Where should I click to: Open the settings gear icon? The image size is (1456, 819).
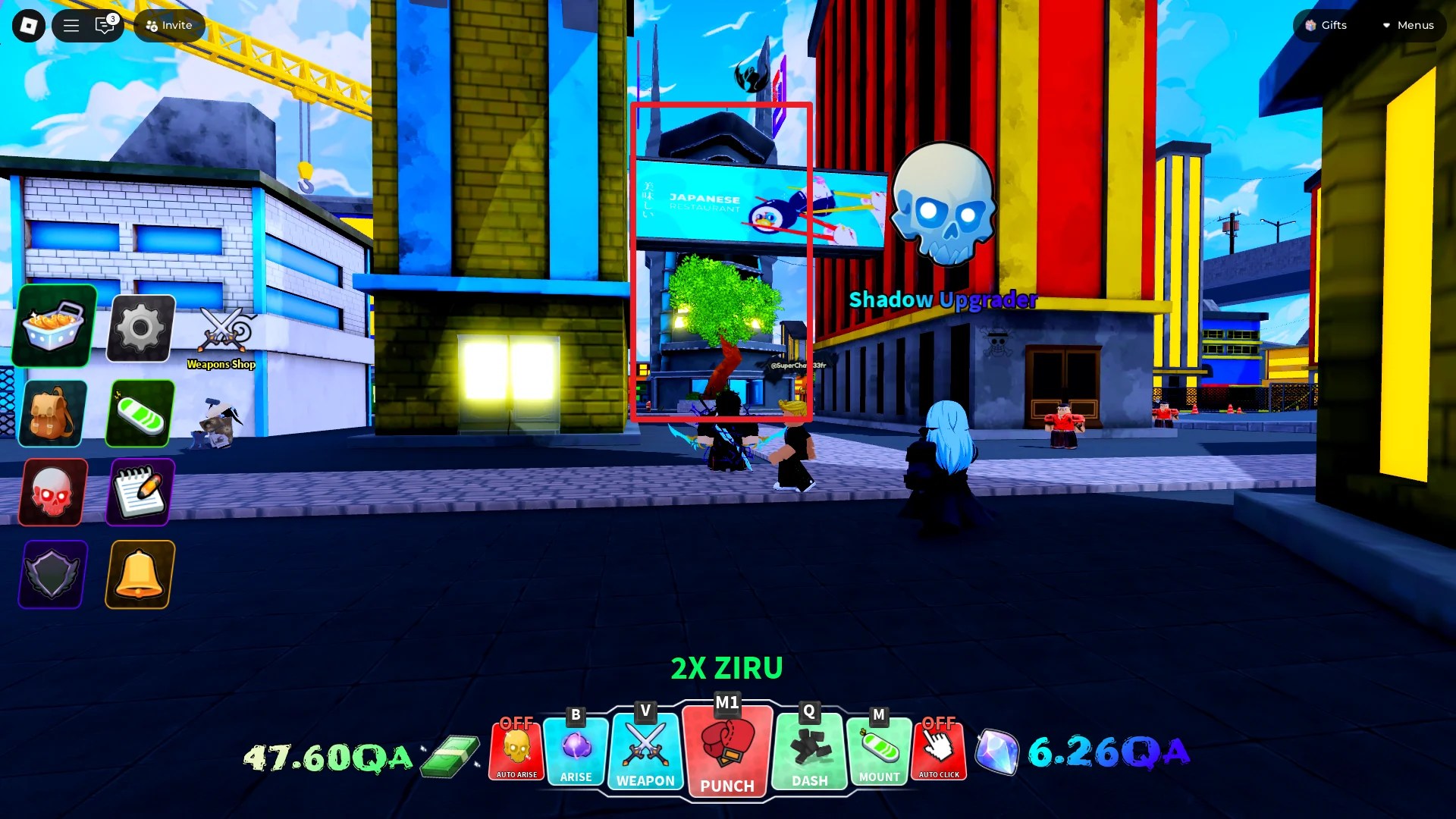point(140,328)
